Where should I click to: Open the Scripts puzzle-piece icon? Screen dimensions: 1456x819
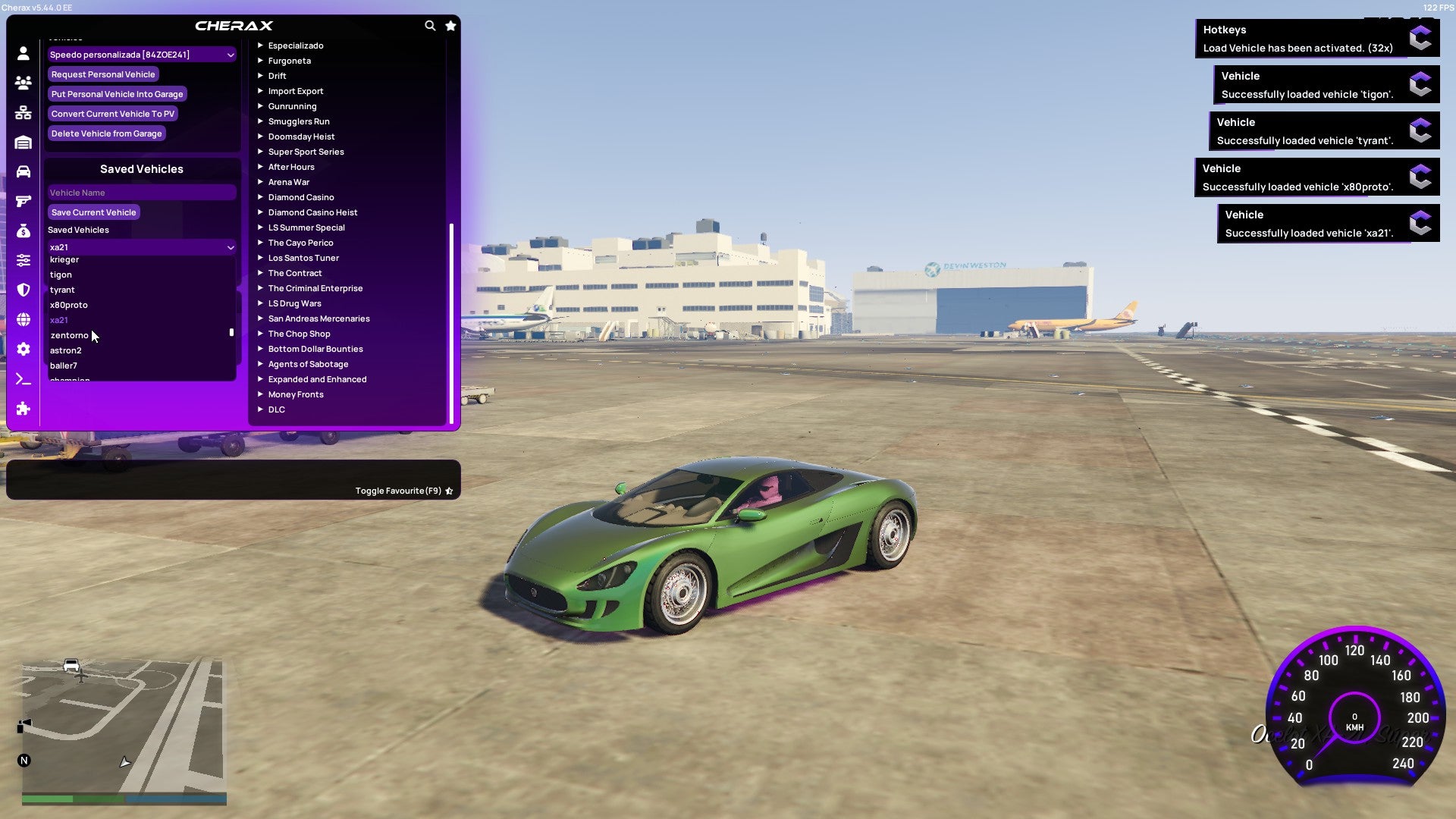(x=23, y=409)
